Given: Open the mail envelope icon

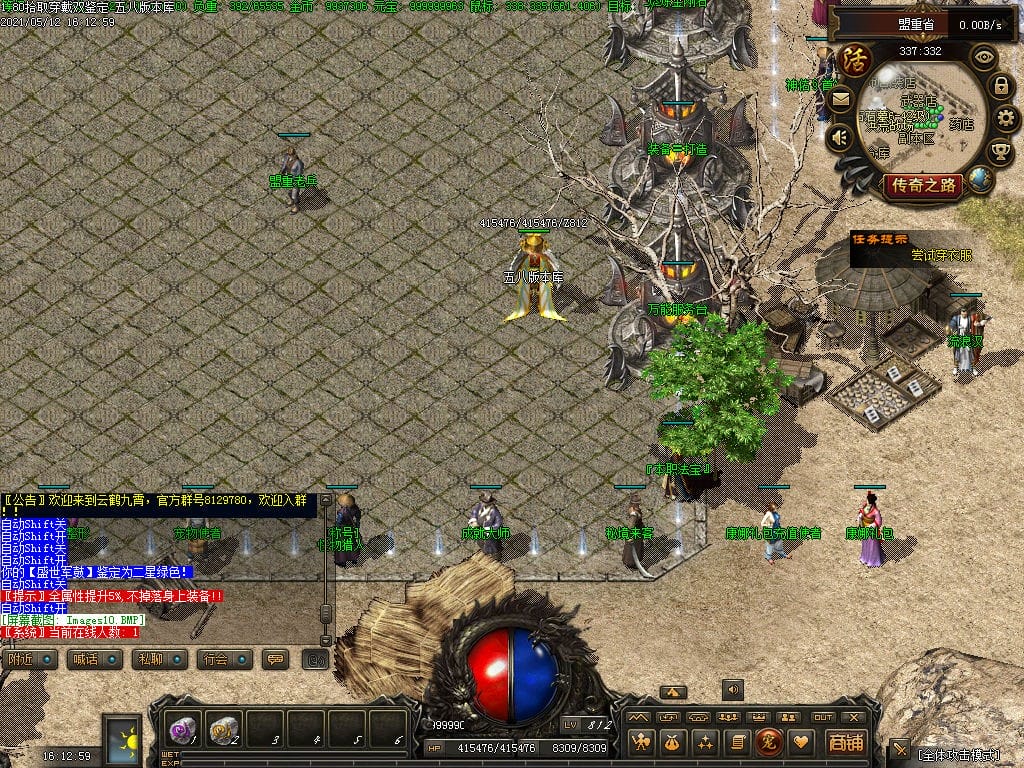Looking at the screenshot, I should [x=839, y=98].
